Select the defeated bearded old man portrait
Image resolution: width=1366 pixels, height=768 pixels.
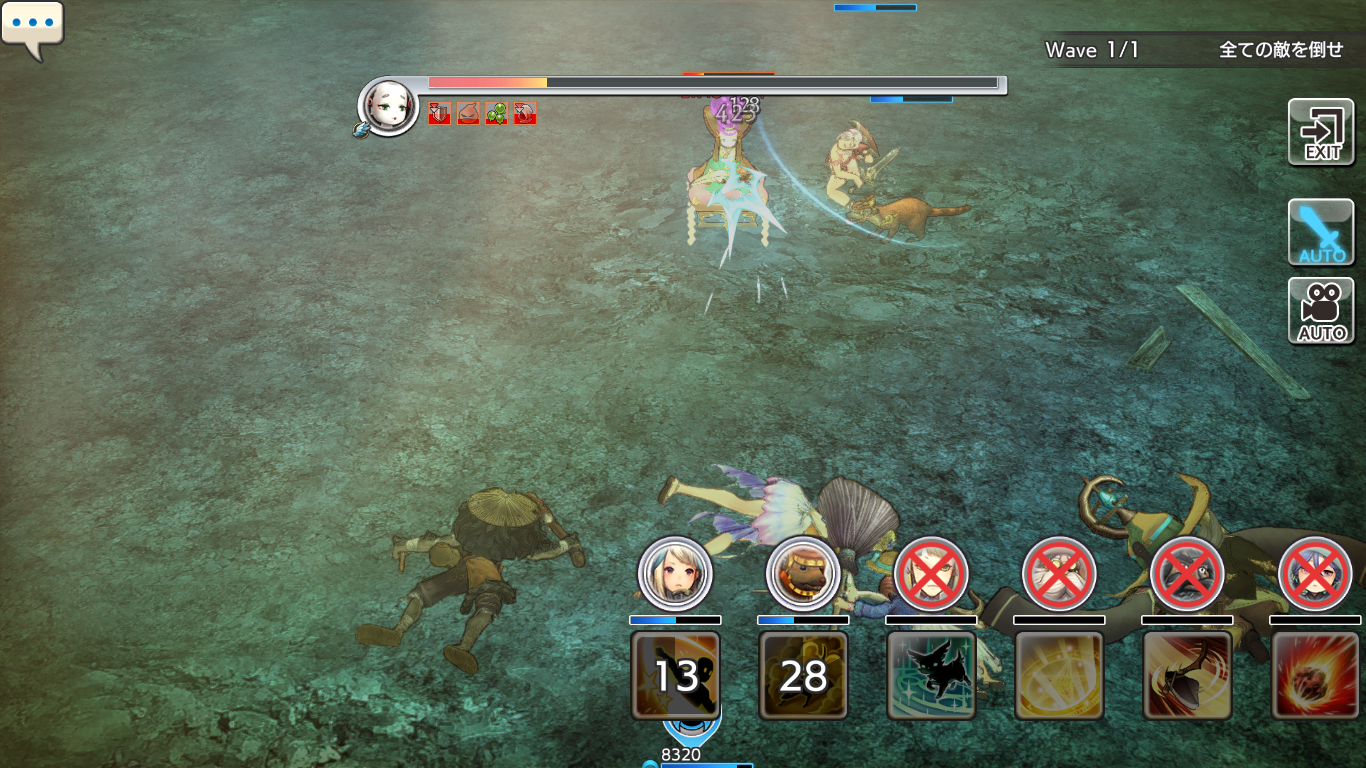1059,574
